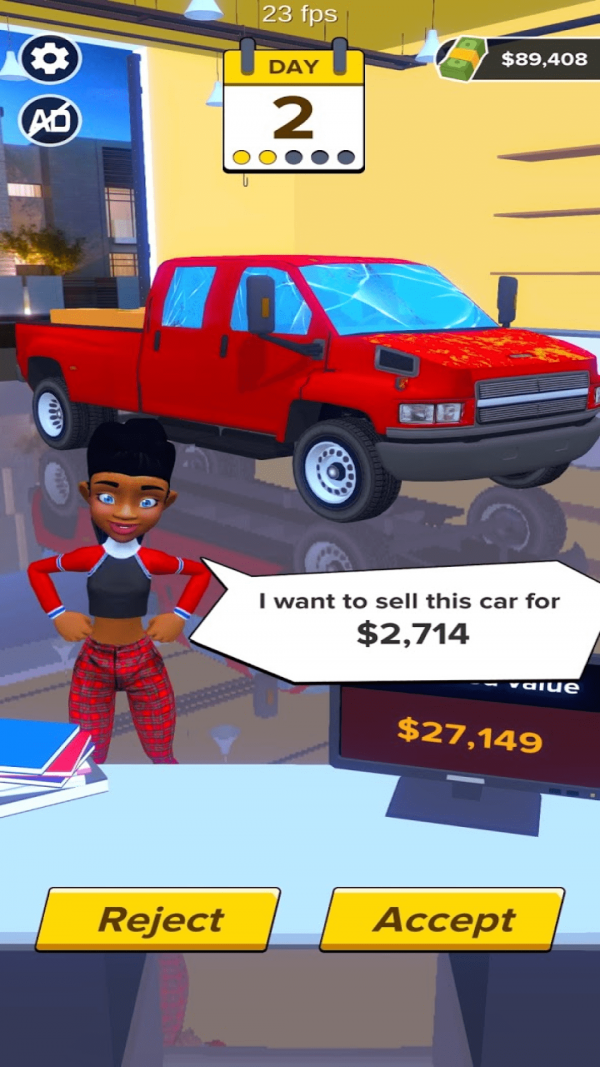Reject the car sale offer
The width and height of the screenshot is (600, 1067).
point(158,919)
